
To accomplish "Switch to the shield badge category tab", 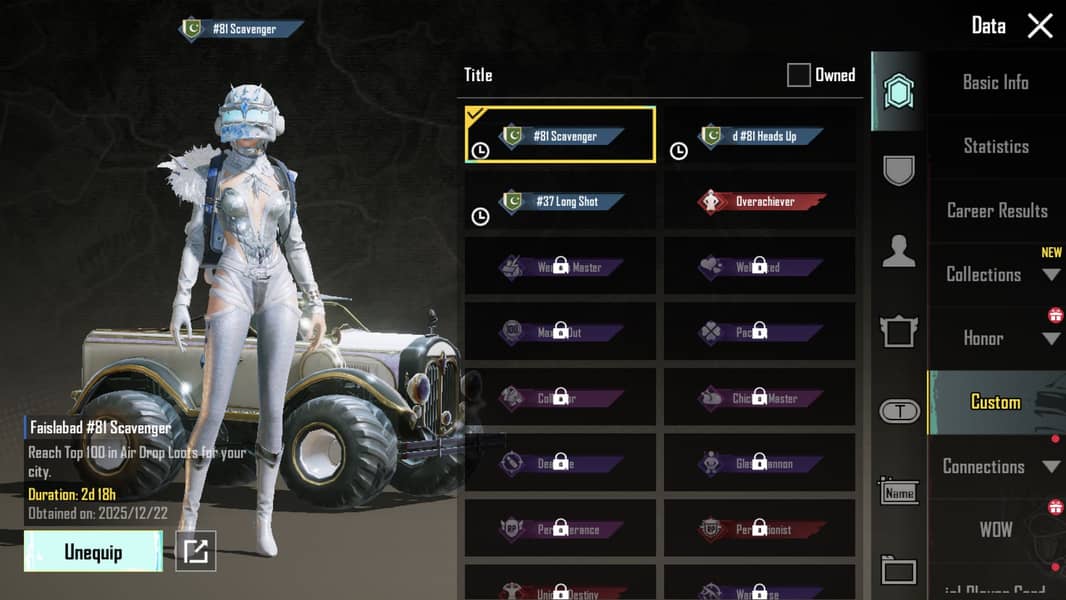I will click(898, 170).
